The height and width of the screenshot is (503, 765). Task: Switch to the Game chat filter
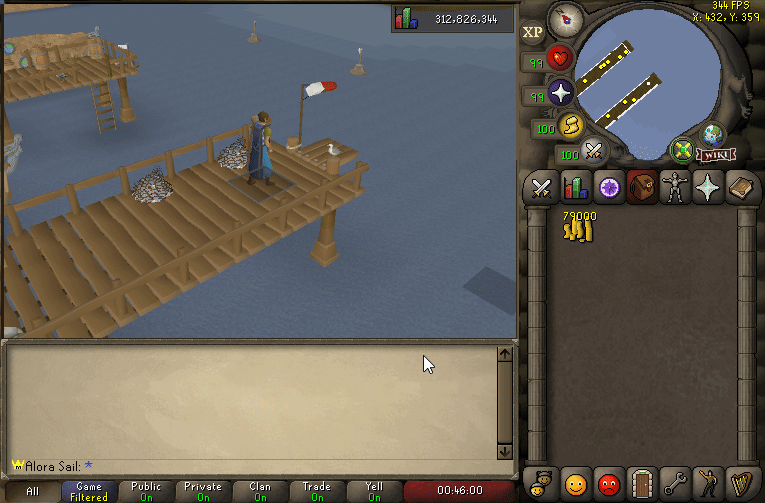tap(89, 491)
